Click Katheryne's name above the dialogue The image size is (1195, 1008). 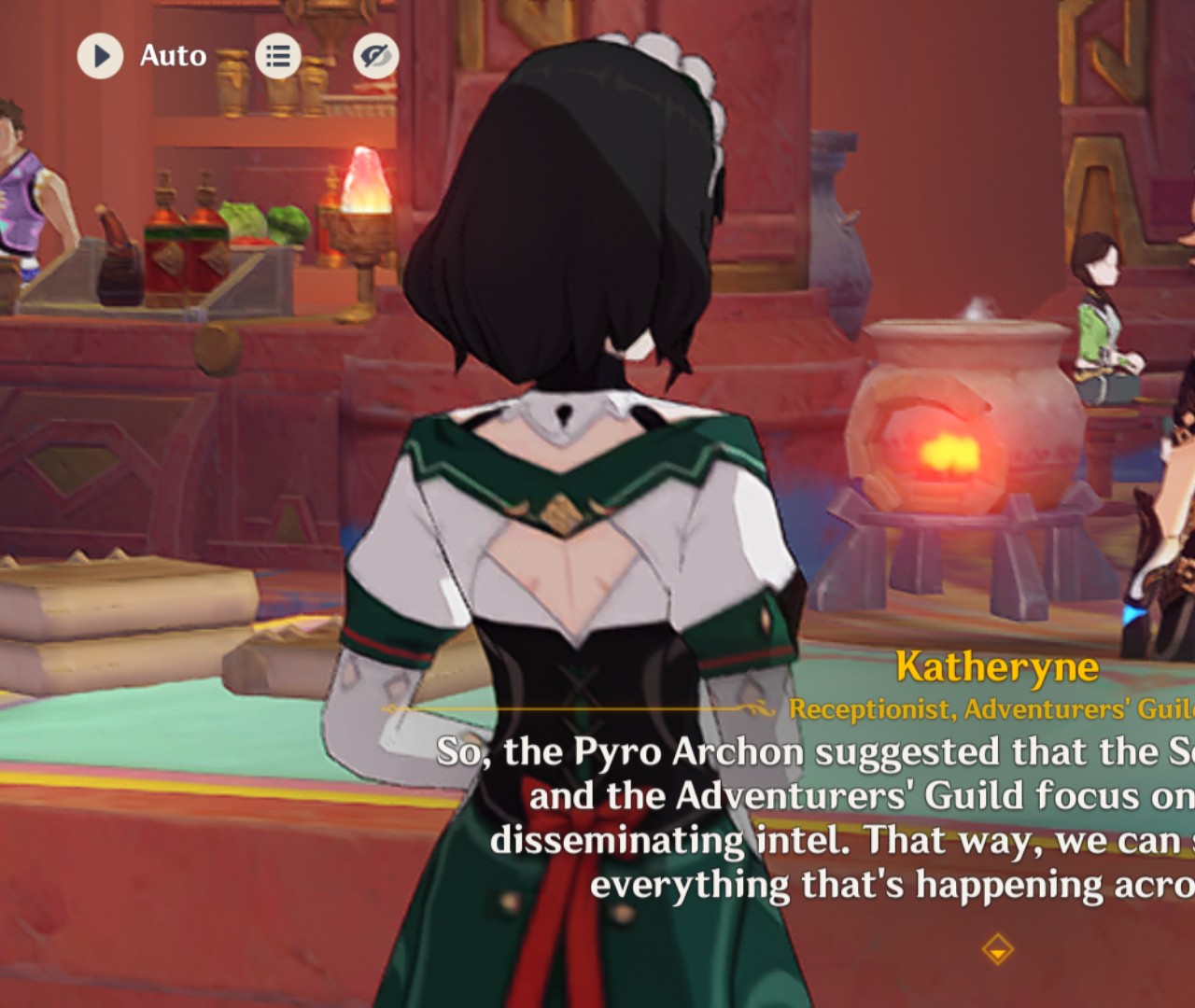pos(996,666)
